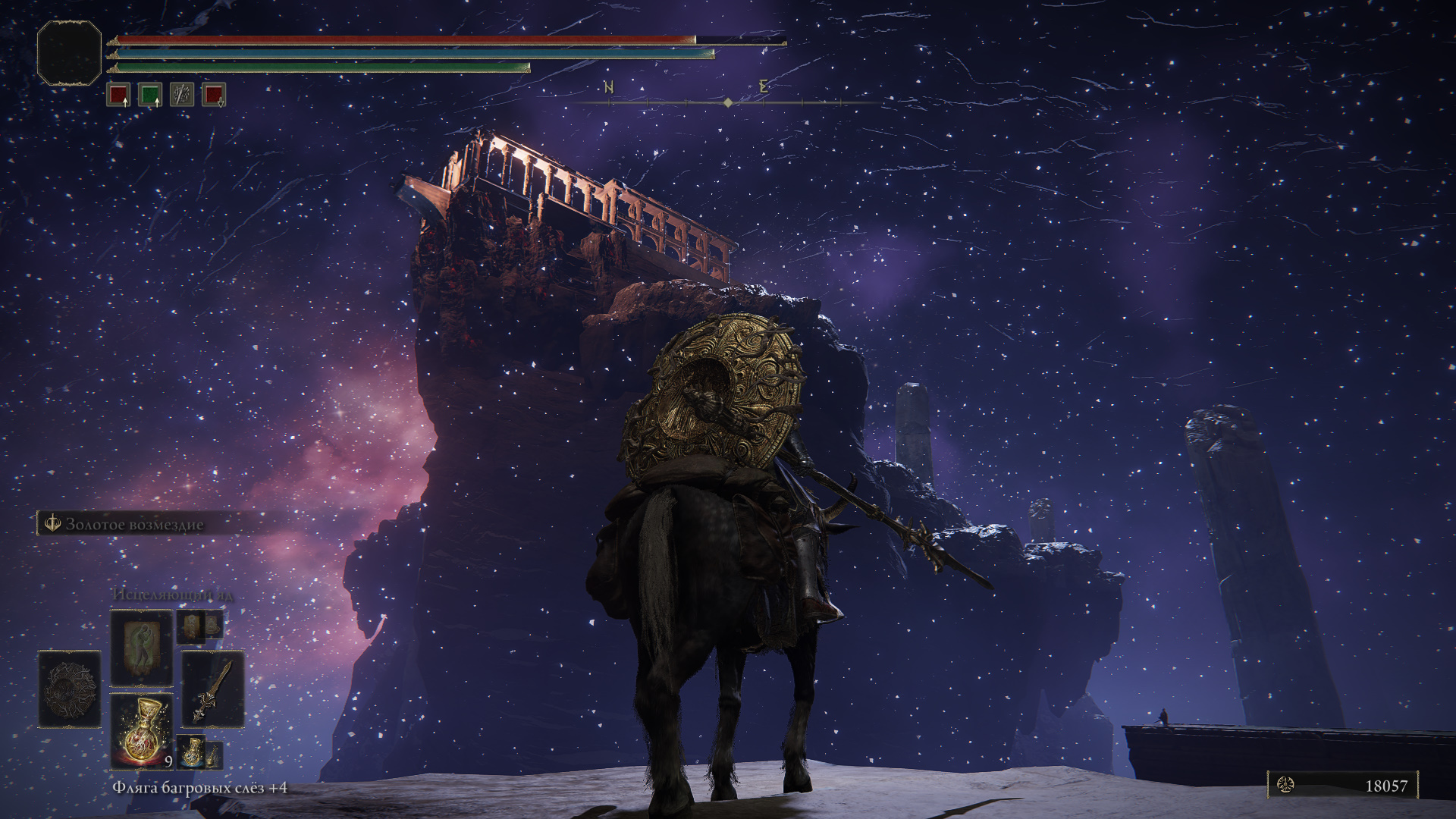This screenshot has width=1456, height=819.
Task: Click the next-spell preview icon
Action: 192,626
